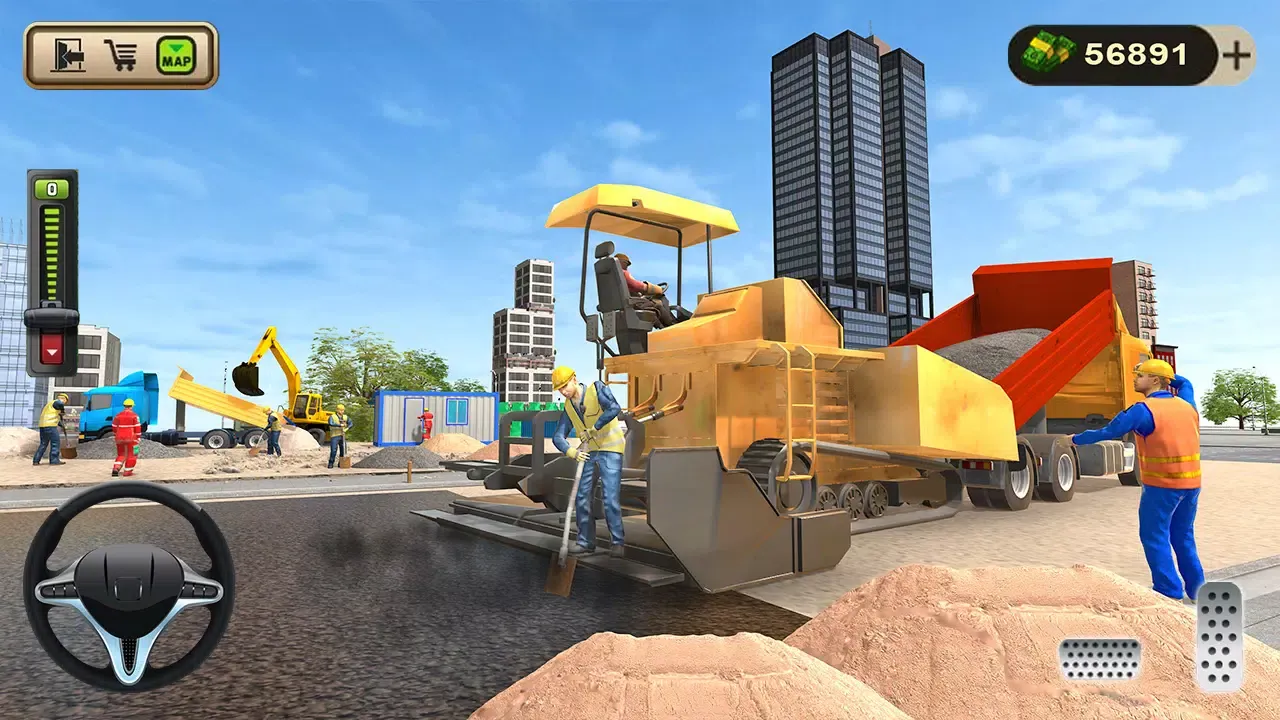The image size is (1280, 720).
Task: Open the shop using the cart icon
Action: pyautogui.click(x=121, y=53)
